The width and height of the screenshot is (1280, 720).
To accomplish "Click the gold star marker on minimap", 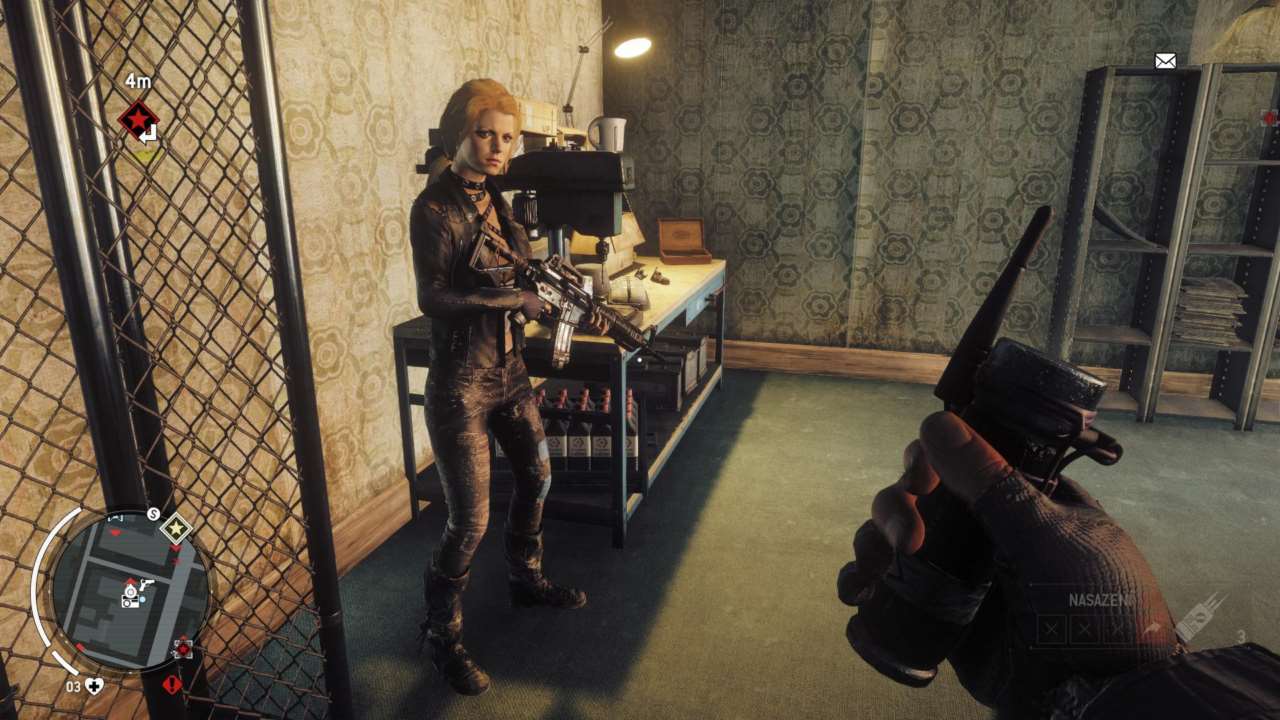I will pos(177,527).
